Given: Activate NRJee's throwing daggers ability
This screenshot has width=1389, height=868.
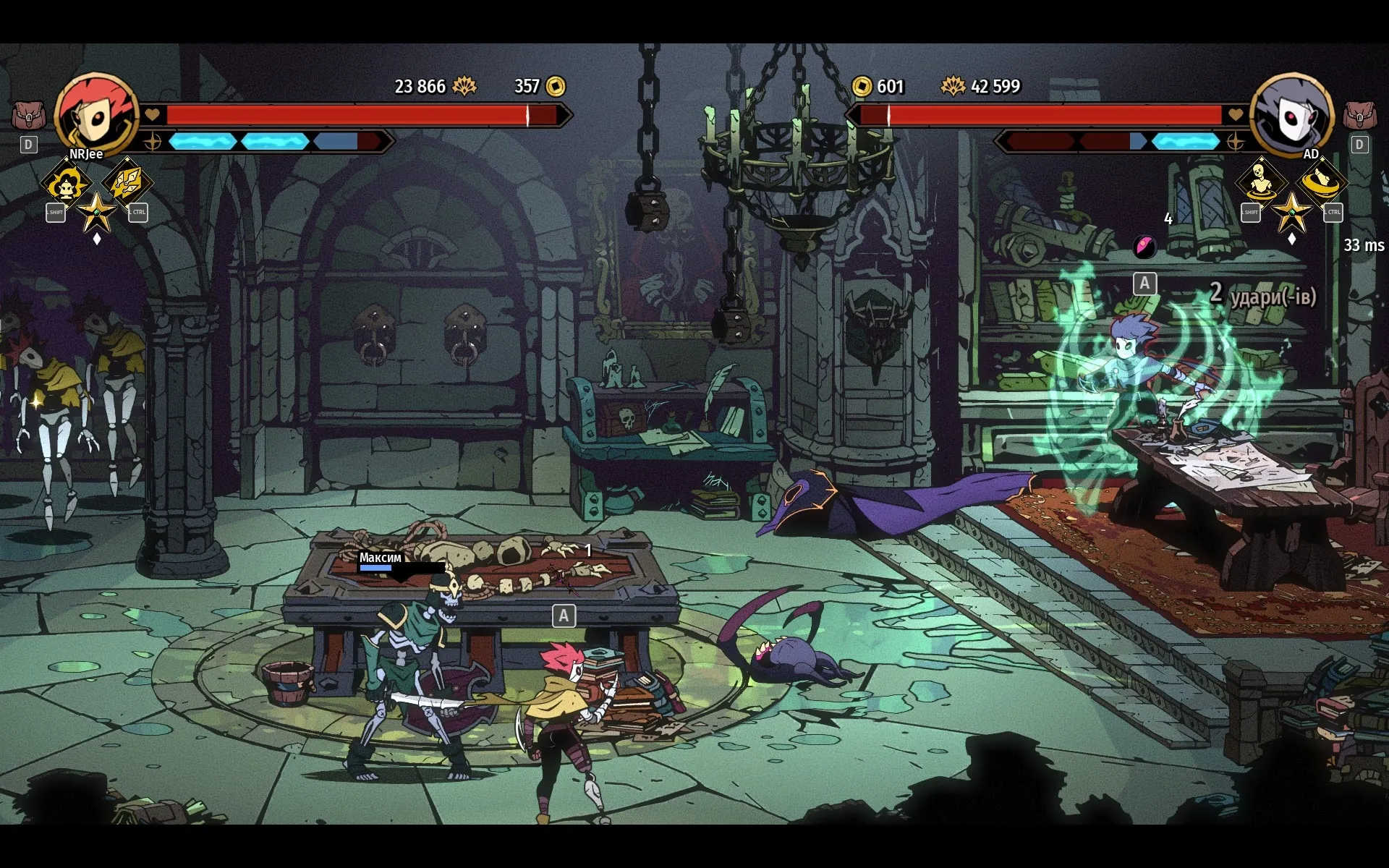Looking at the screenshot, I should [127, 182].
